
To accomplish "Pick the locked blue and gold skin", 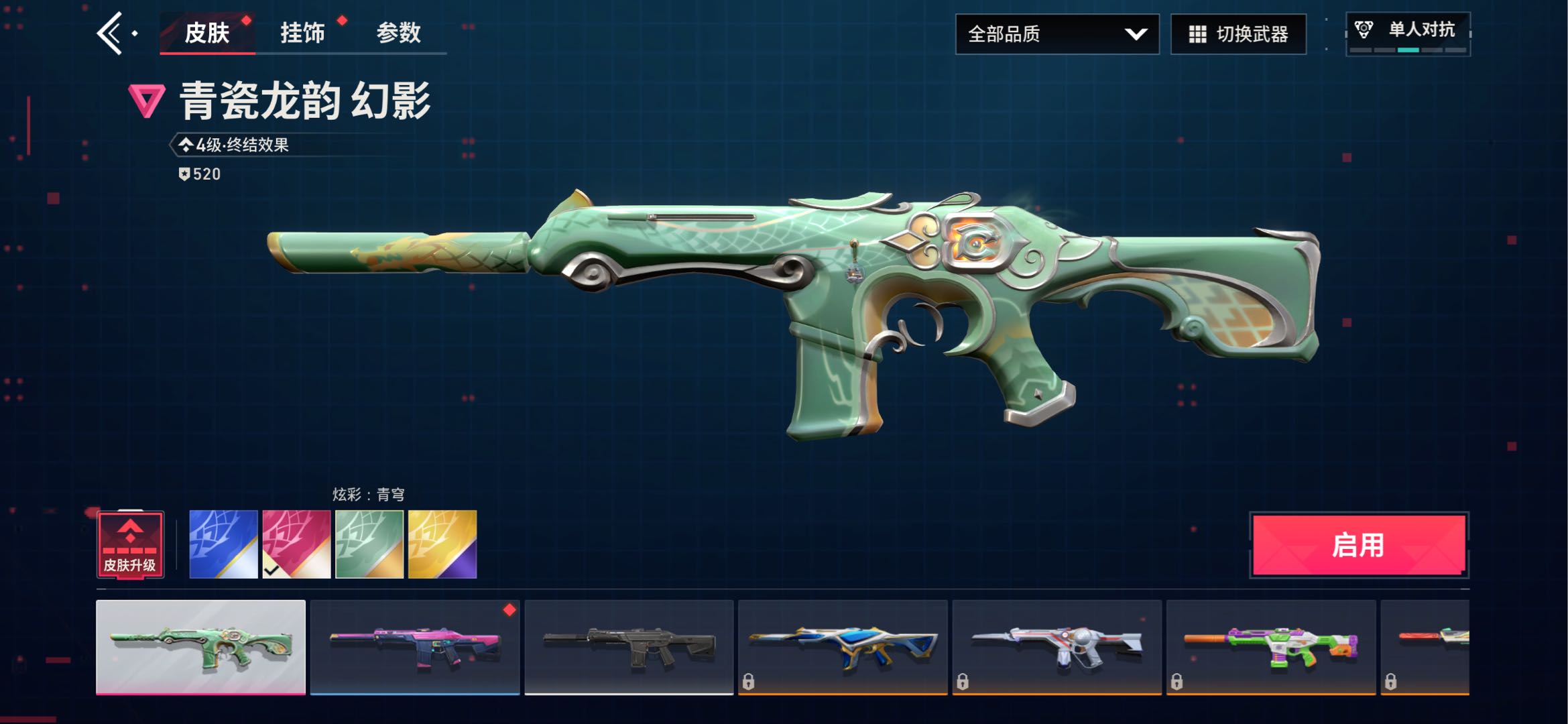I will 843,647.
